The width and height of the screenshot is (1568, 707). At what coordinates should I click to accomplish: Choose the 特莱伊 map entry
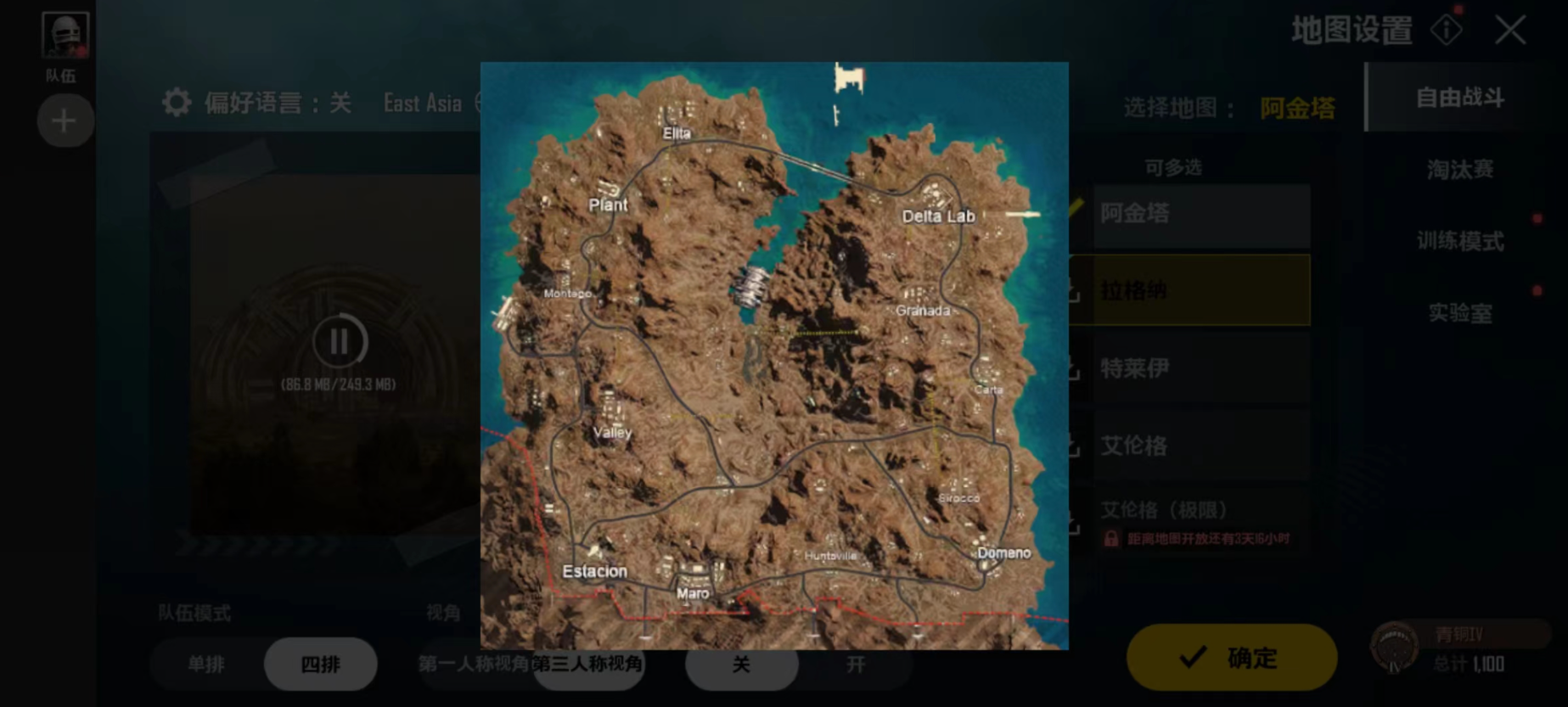tap(1200, 368)
